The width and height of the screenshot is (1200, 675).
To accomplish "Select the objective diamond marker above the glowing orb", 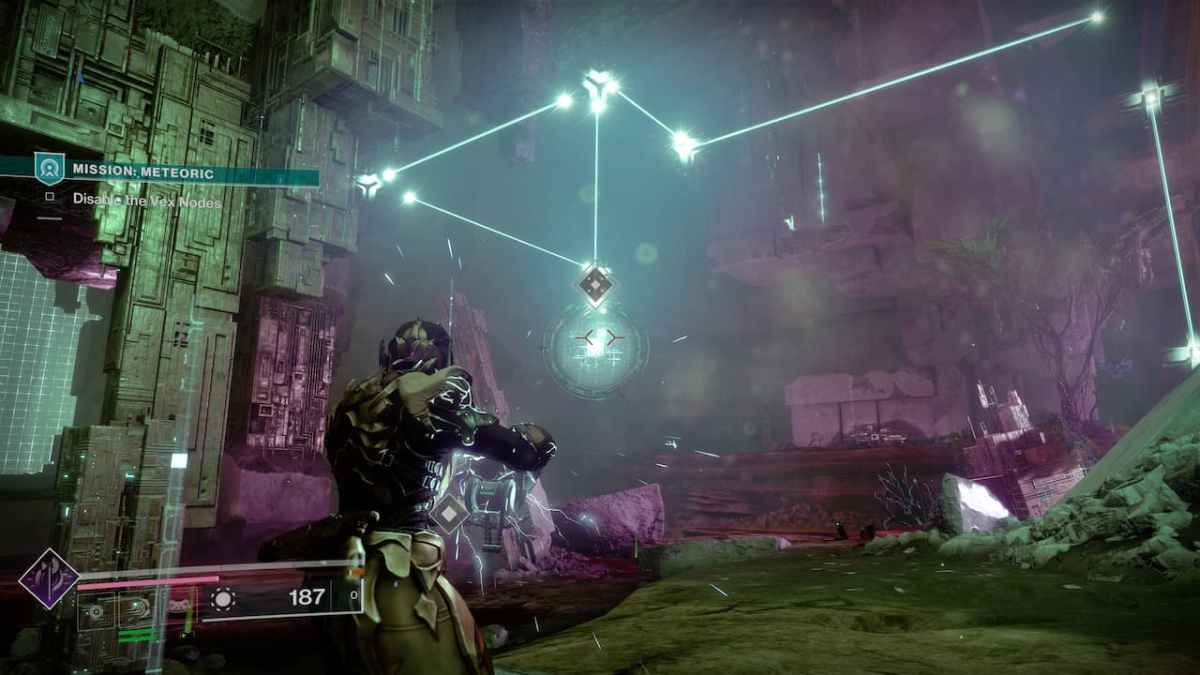I will pyautogui.click(x=595, y=287).
